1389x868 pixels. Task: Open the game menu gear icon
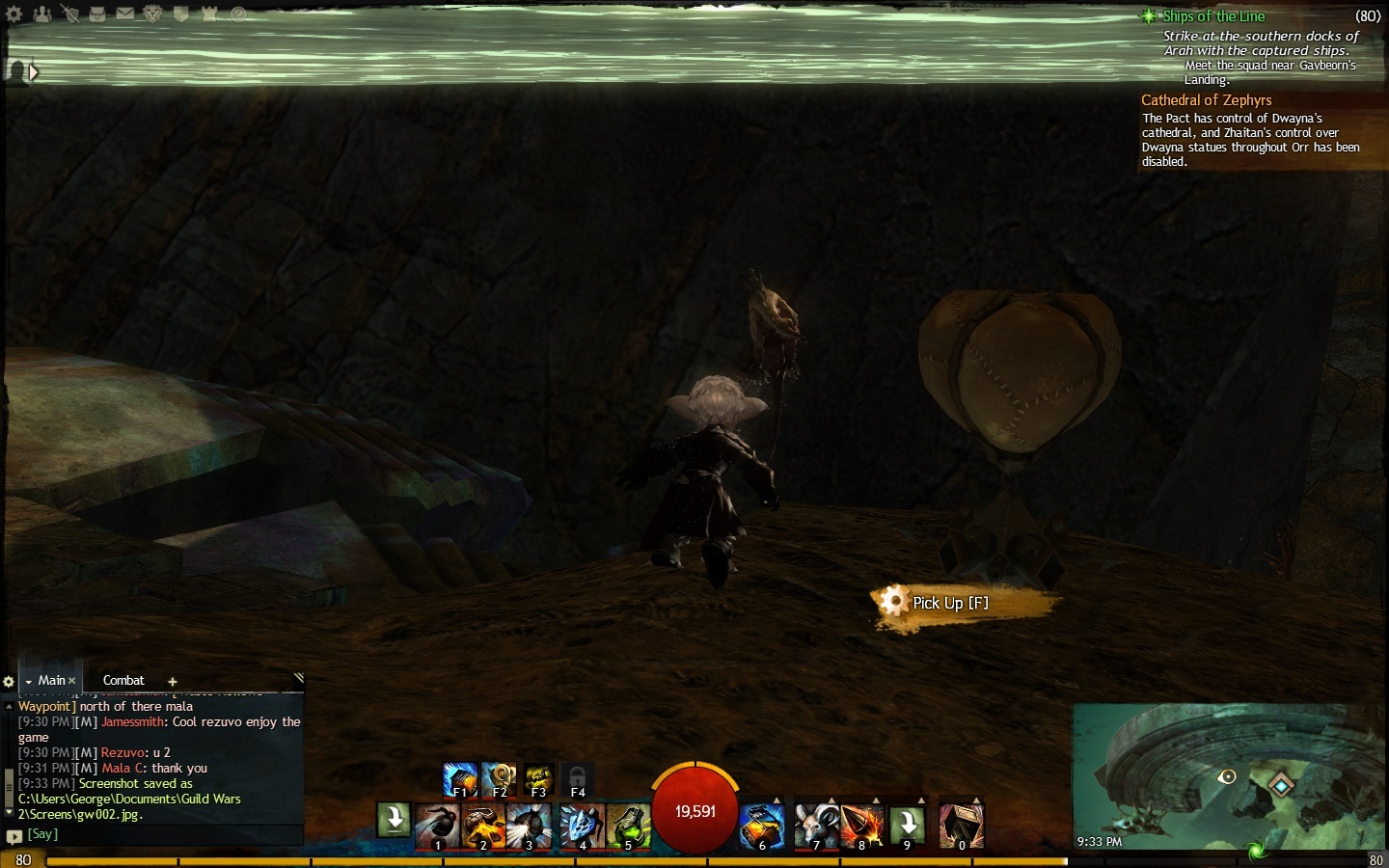point(14,14)
